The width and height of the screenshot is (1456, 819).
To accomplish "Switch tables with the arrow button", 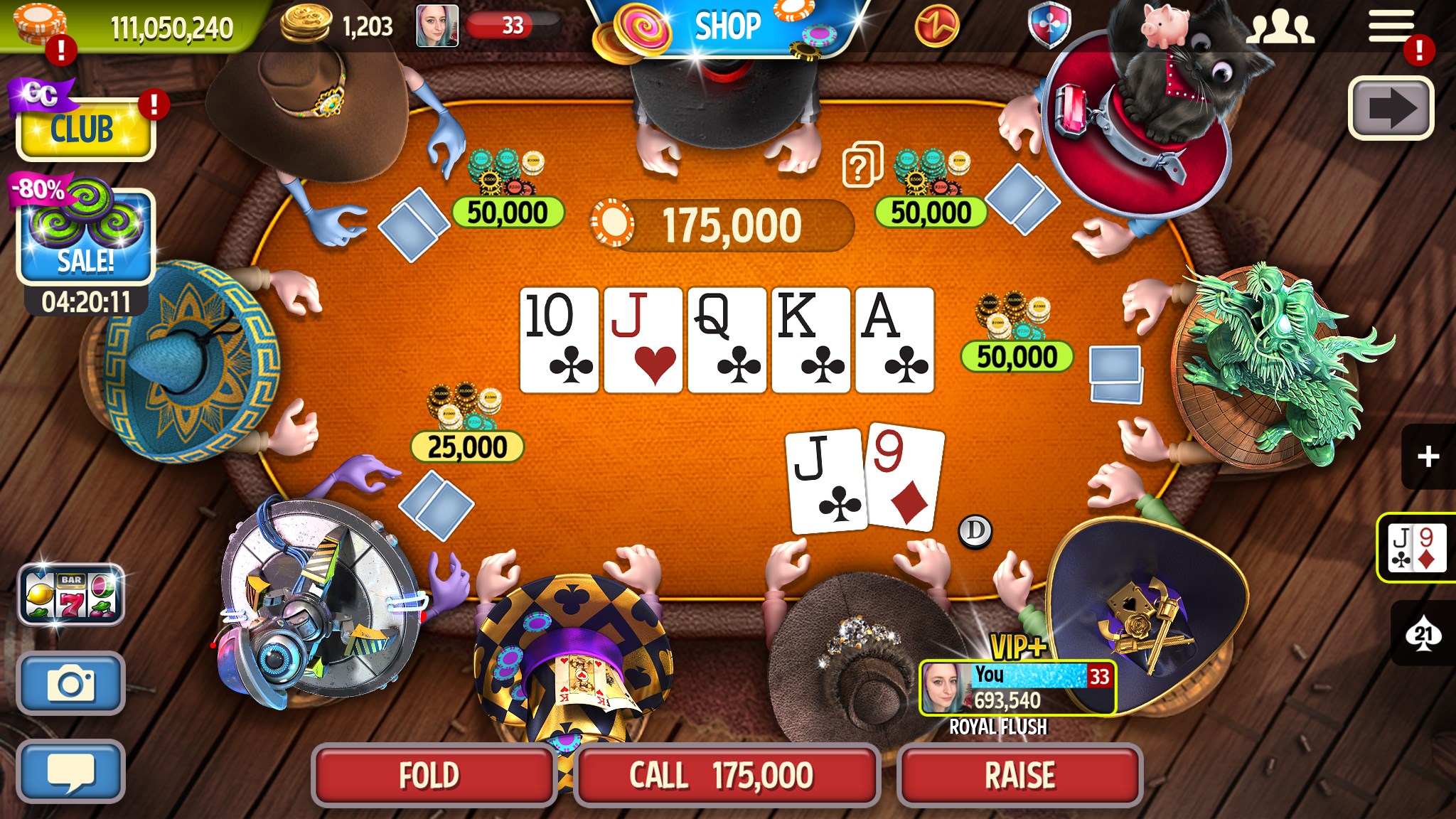I will (x=1391, y=108).
